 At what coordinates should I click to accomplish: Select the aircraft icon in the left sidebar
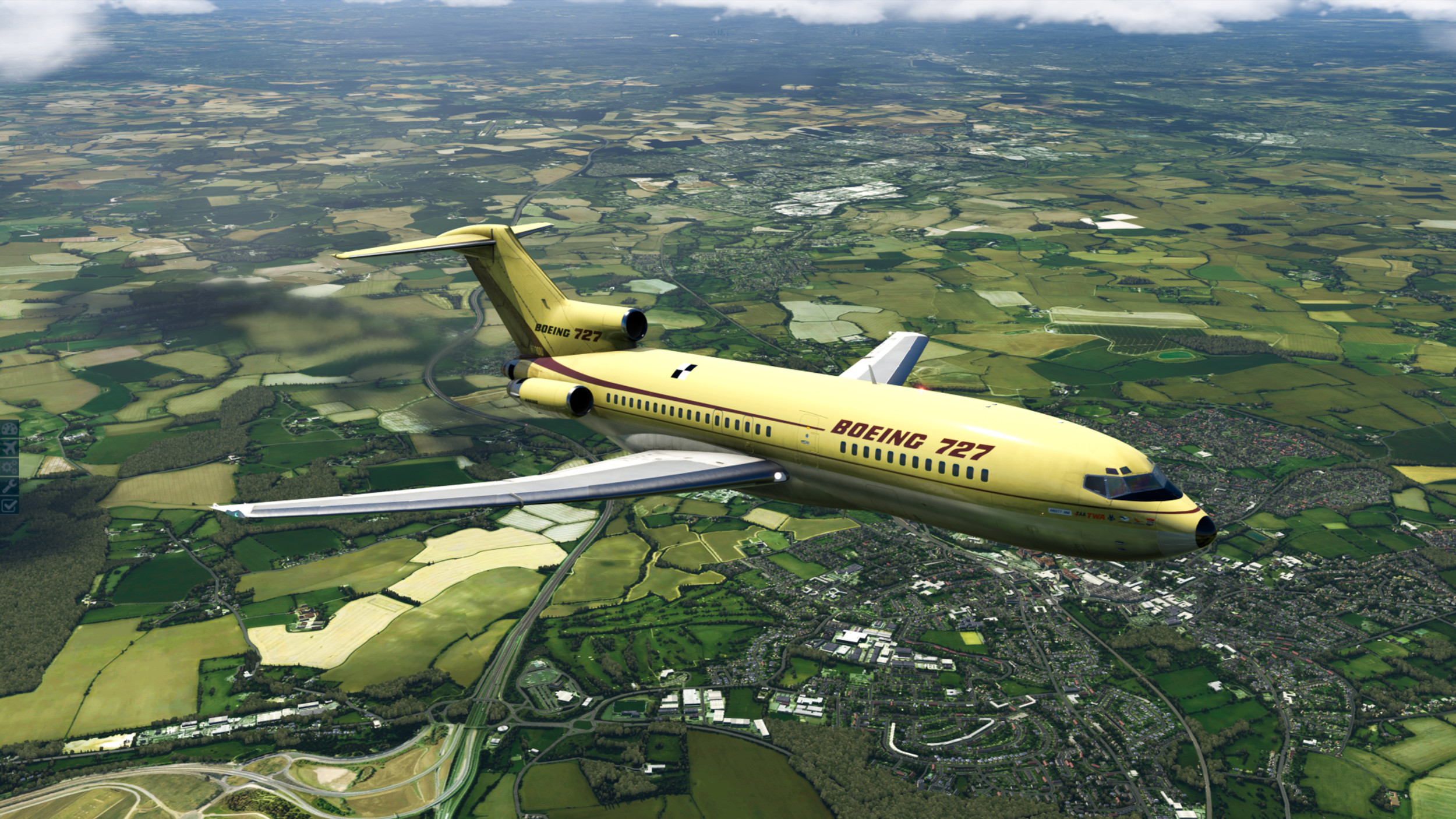point(9,447)
